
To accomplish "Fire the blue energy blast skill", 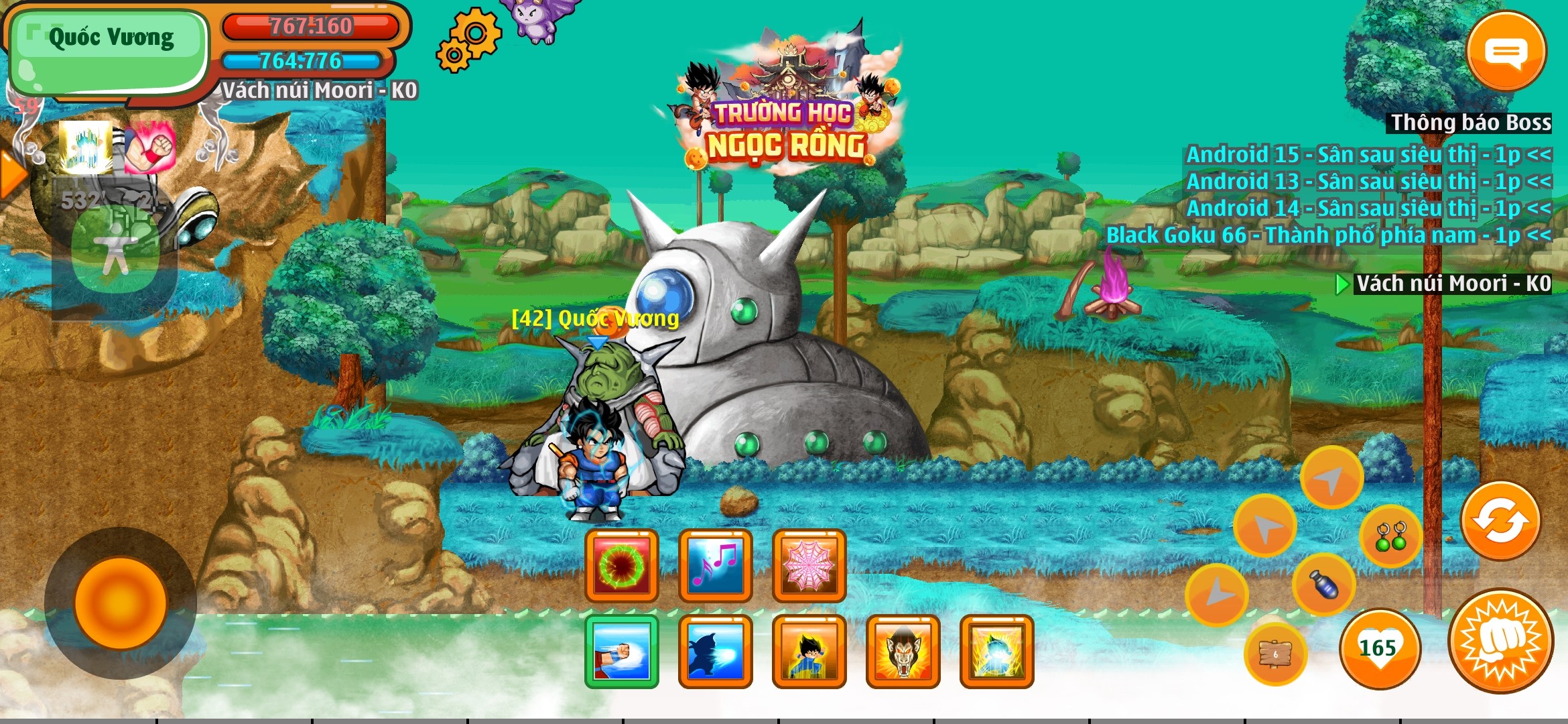I will coord(715,652).
